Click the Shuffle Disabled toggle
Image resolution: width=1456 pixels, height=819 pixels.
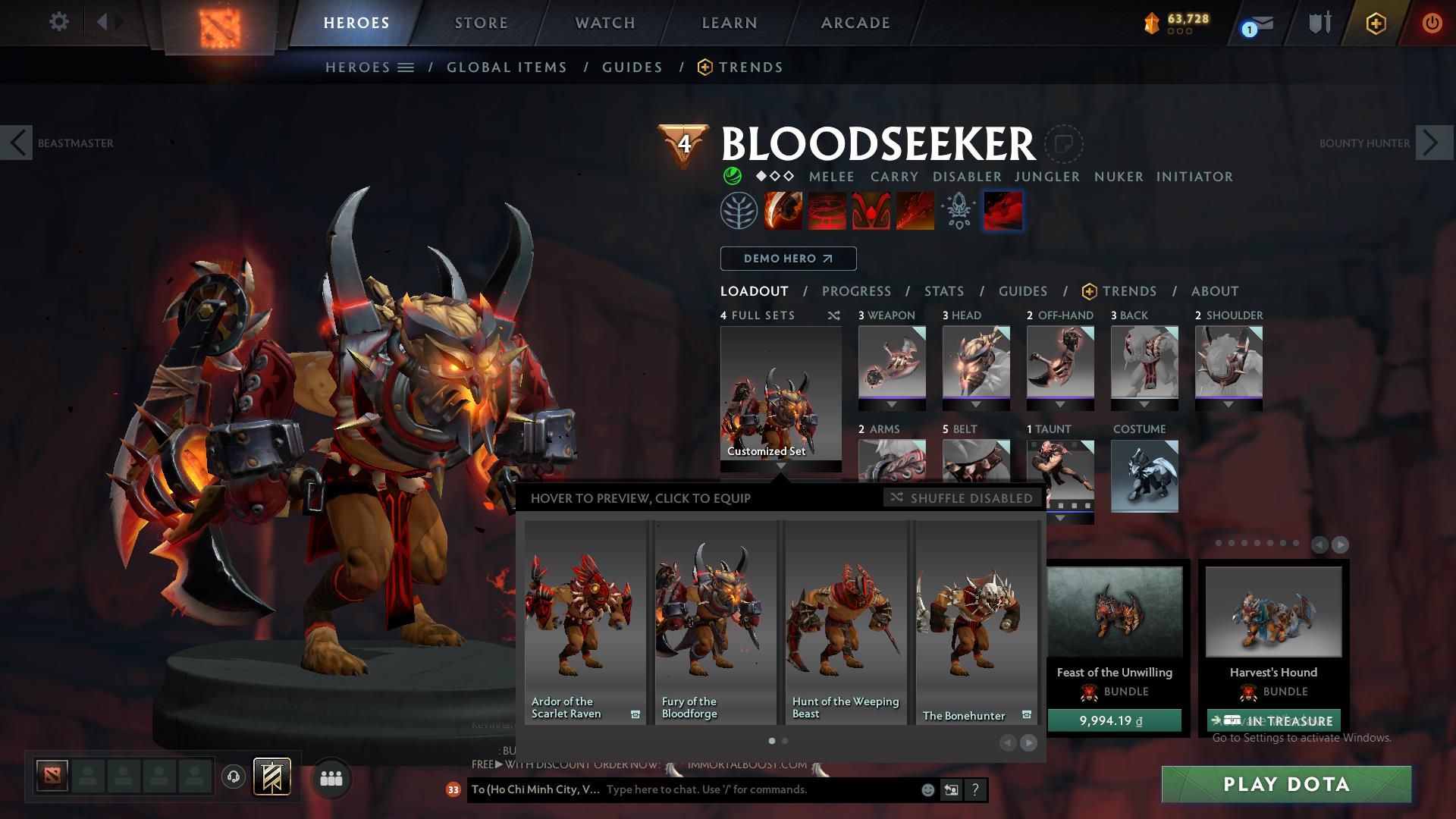coord(962,498)
